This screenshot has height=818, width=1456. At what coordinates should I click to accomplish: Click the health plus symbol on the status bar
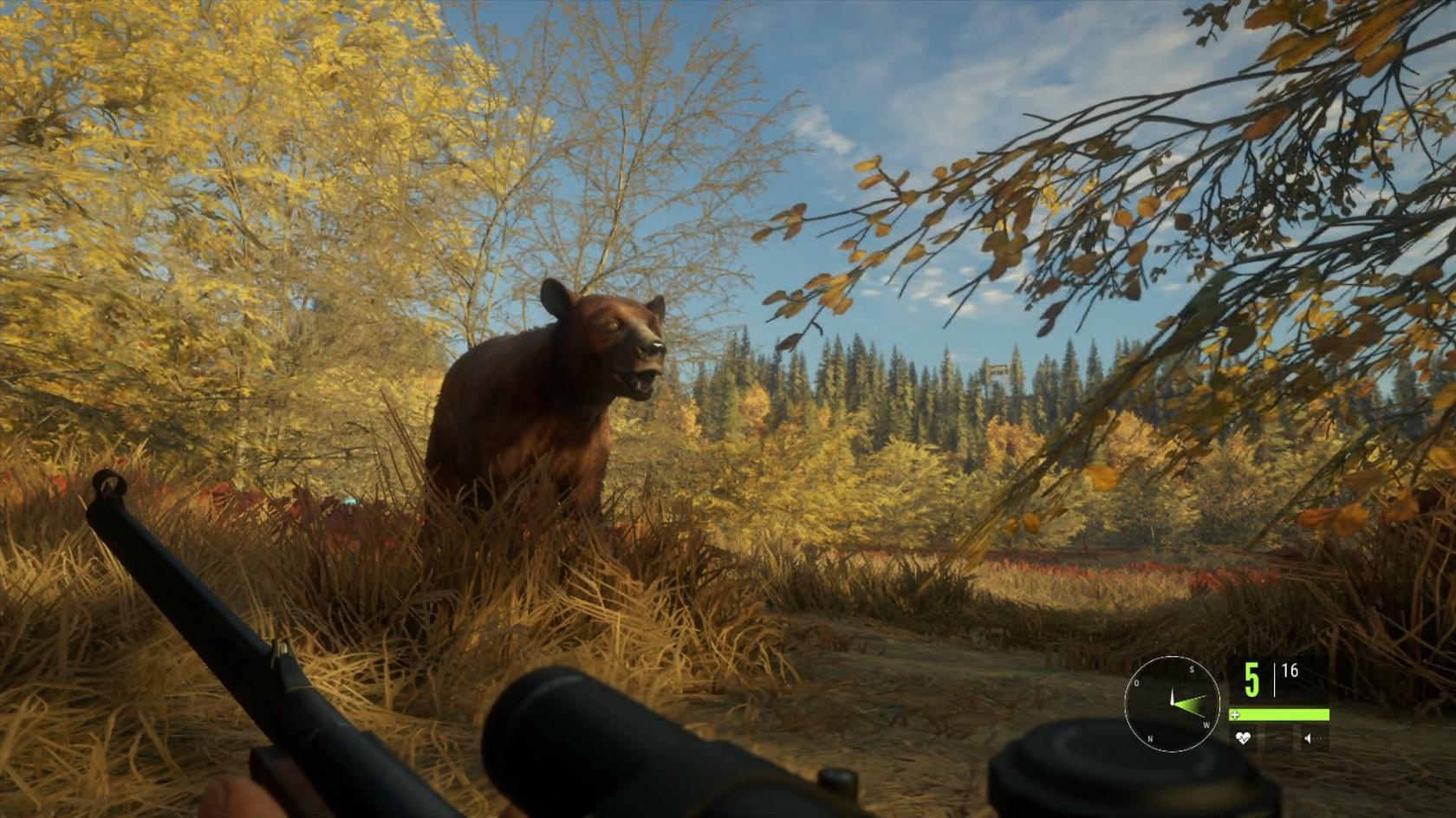[x=1236, y=715]
